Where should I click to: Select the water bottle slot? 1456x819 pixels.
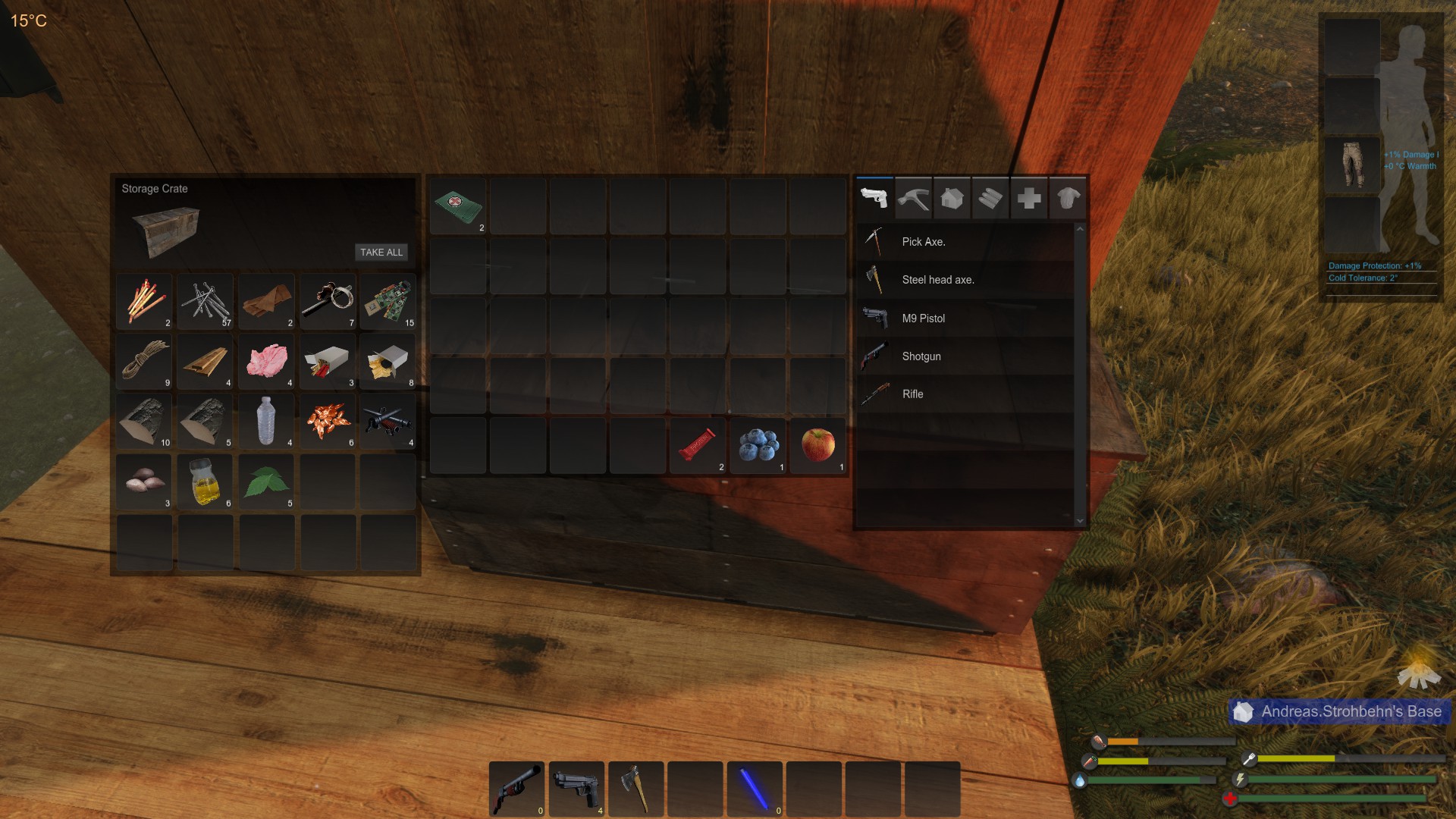click(267, 421)
